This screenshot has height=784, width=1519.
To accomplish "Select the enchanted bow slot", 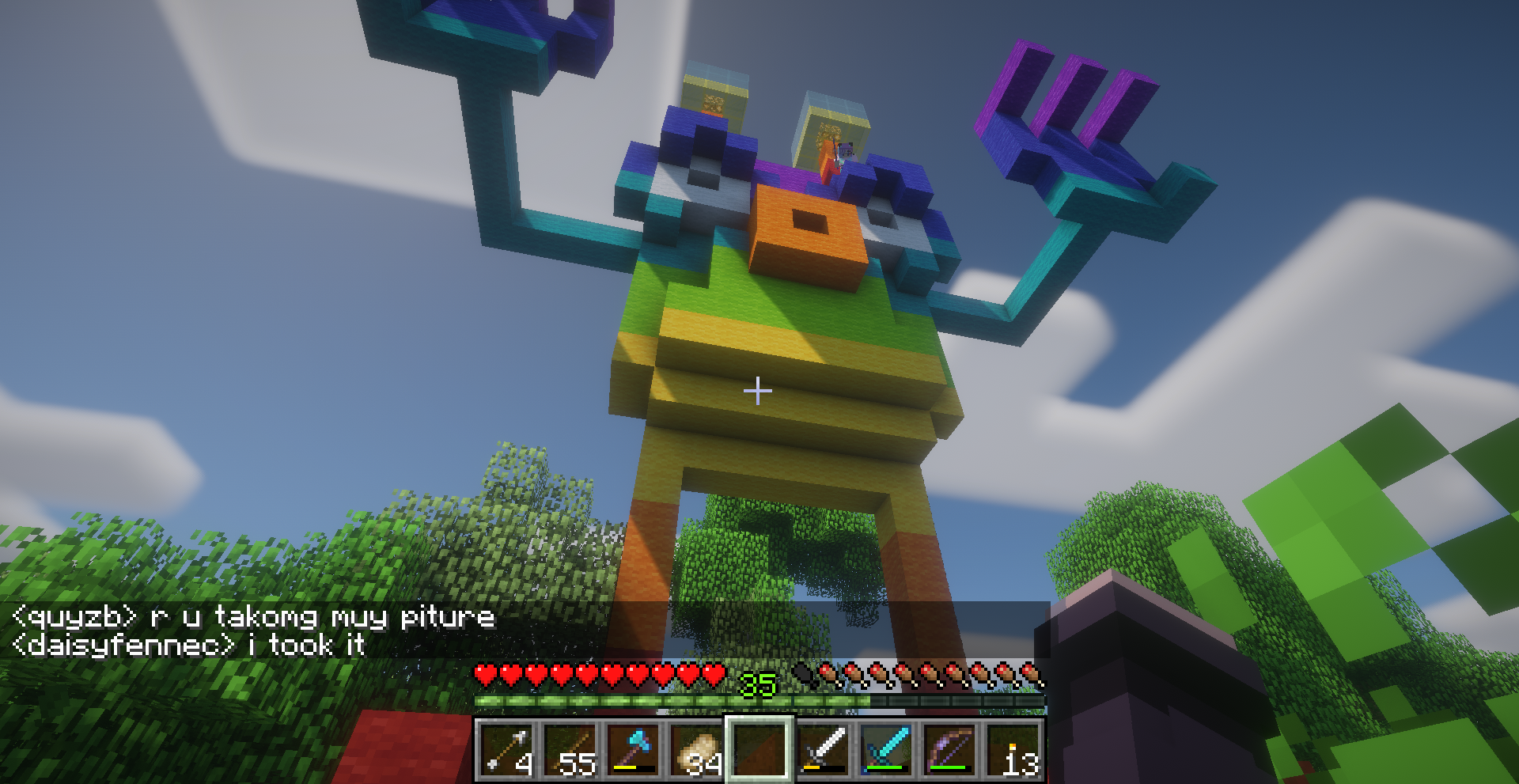I will pos(949,749).
